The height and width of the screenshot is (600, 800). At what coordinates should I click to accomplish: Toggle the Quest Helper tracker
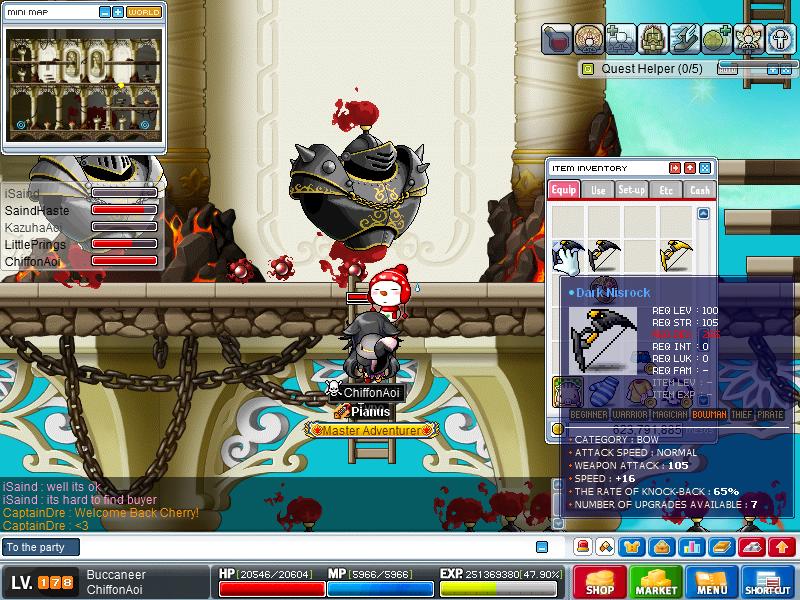coord(588,69)
